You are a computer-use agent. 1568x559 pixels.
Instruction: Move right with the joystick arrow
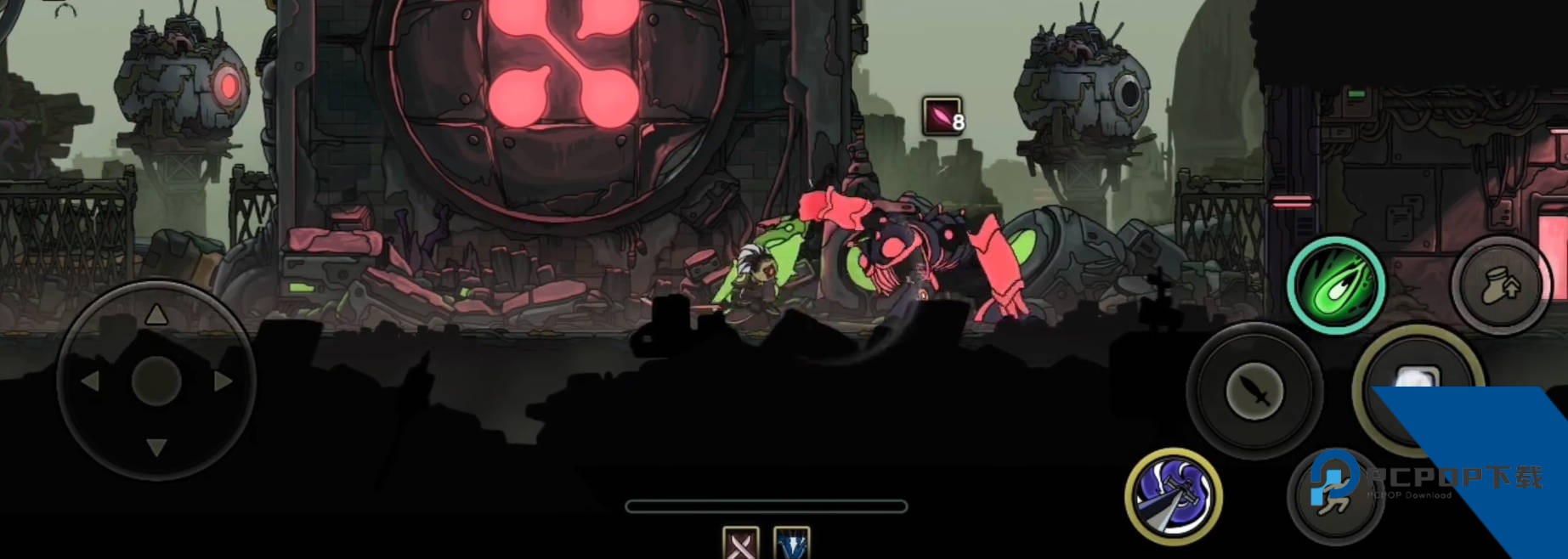click(224, 381)
